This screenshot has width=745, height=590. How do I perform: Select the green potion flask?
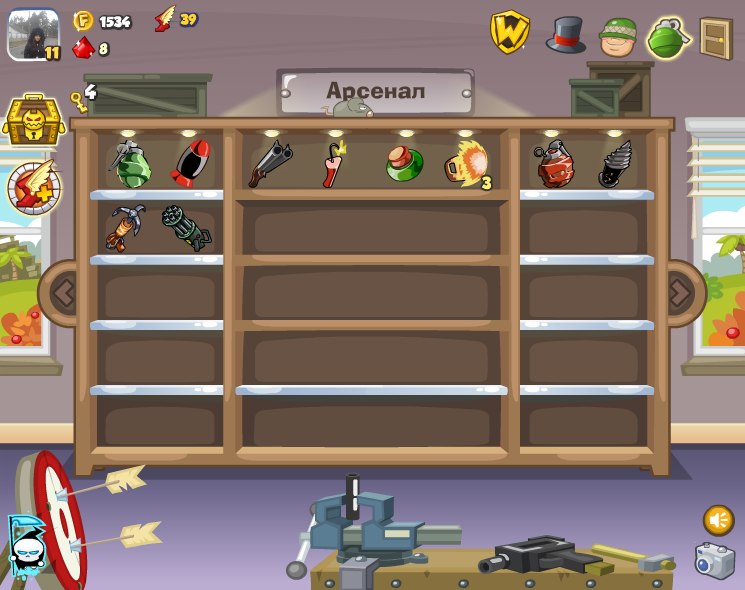coord(404,163)
